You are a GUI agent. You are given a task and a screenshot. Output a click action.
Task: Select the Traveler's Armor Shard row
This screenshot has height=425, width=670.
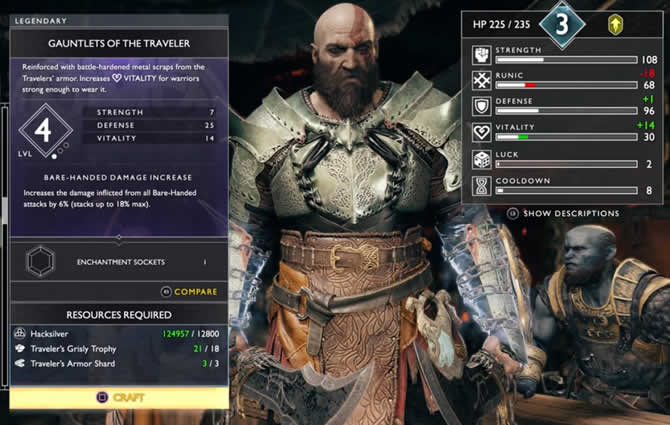pos(119,363)
